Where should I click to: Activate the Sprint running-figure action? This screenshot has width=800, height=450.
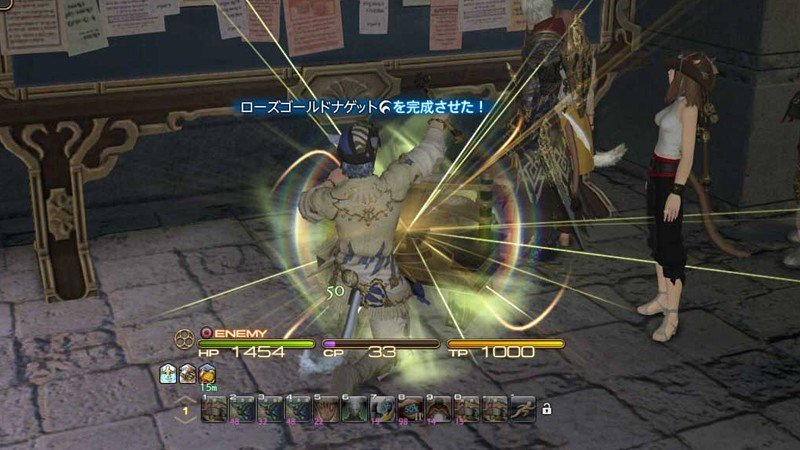tap(522, 408)
